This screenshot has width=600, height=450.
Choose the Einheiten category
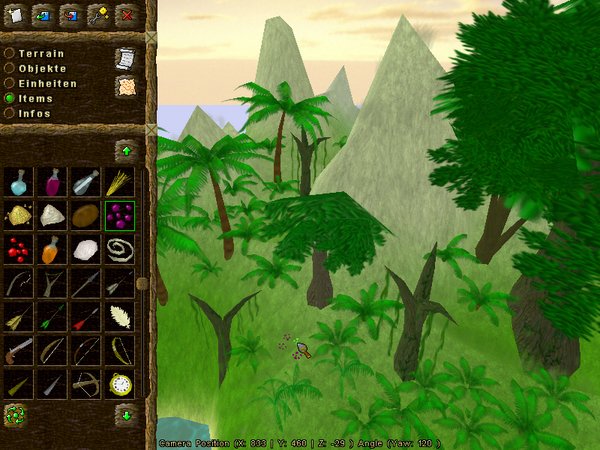point(10,83)
